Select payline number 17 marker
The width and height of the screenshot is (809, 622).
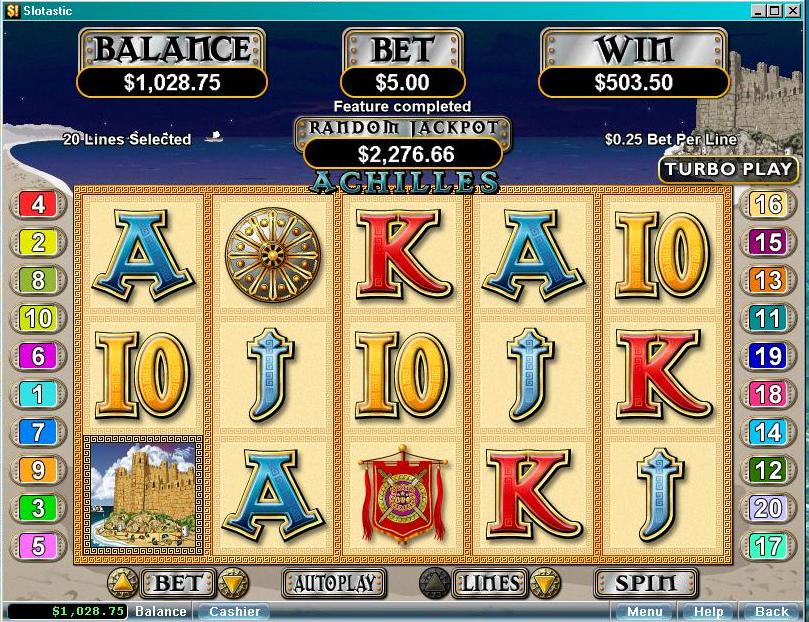click(768, 546)
